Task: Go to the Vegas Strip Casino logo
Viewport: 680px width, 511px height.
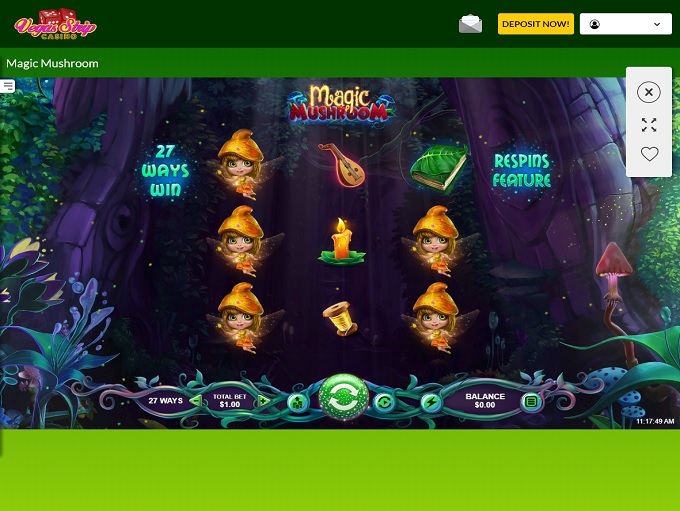Action: [x=55, y=24]
